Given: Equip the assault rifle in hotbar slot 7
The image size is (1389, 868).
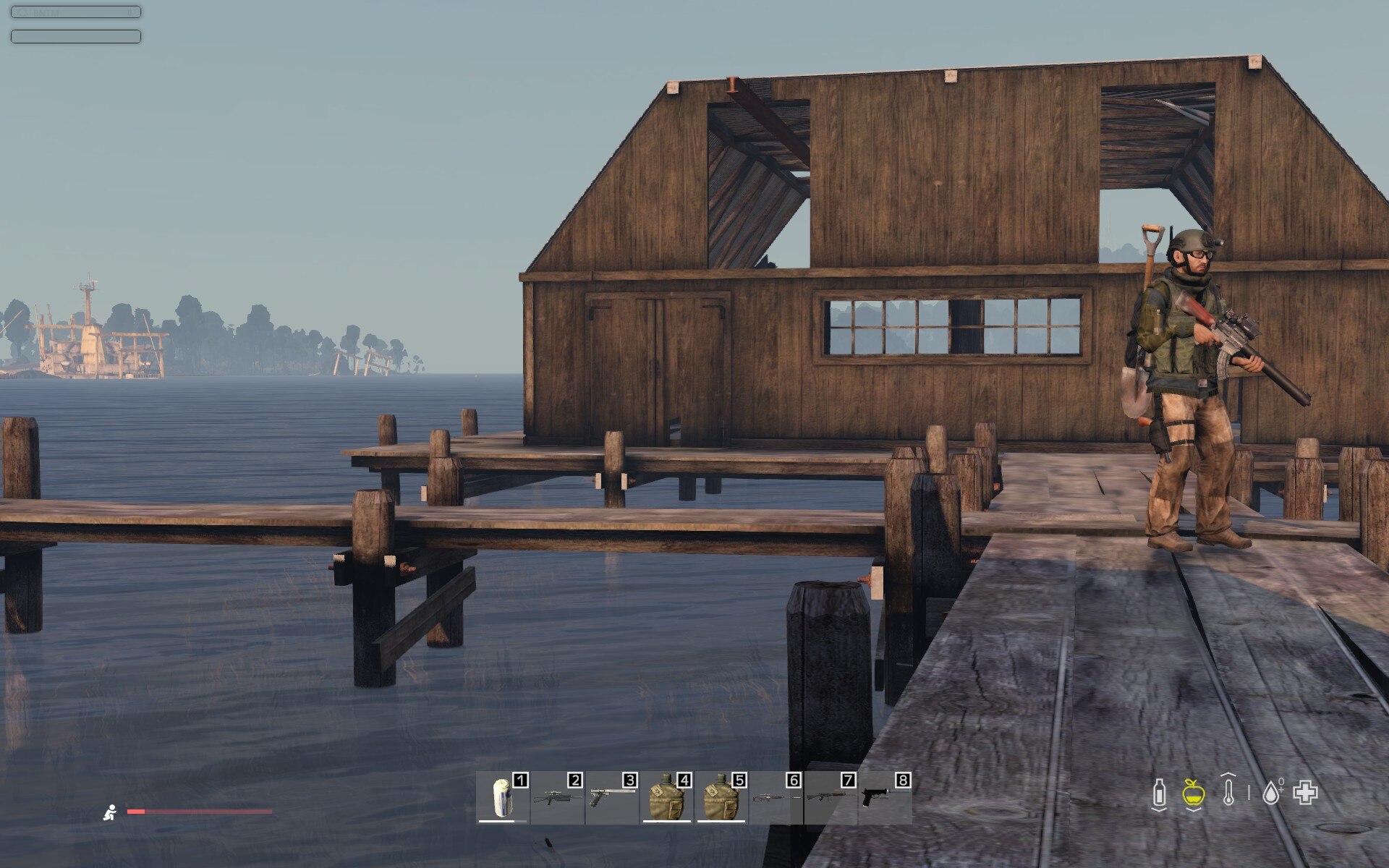Looking at the screenshot, I should pyautogui.click(x=831, y=798).
